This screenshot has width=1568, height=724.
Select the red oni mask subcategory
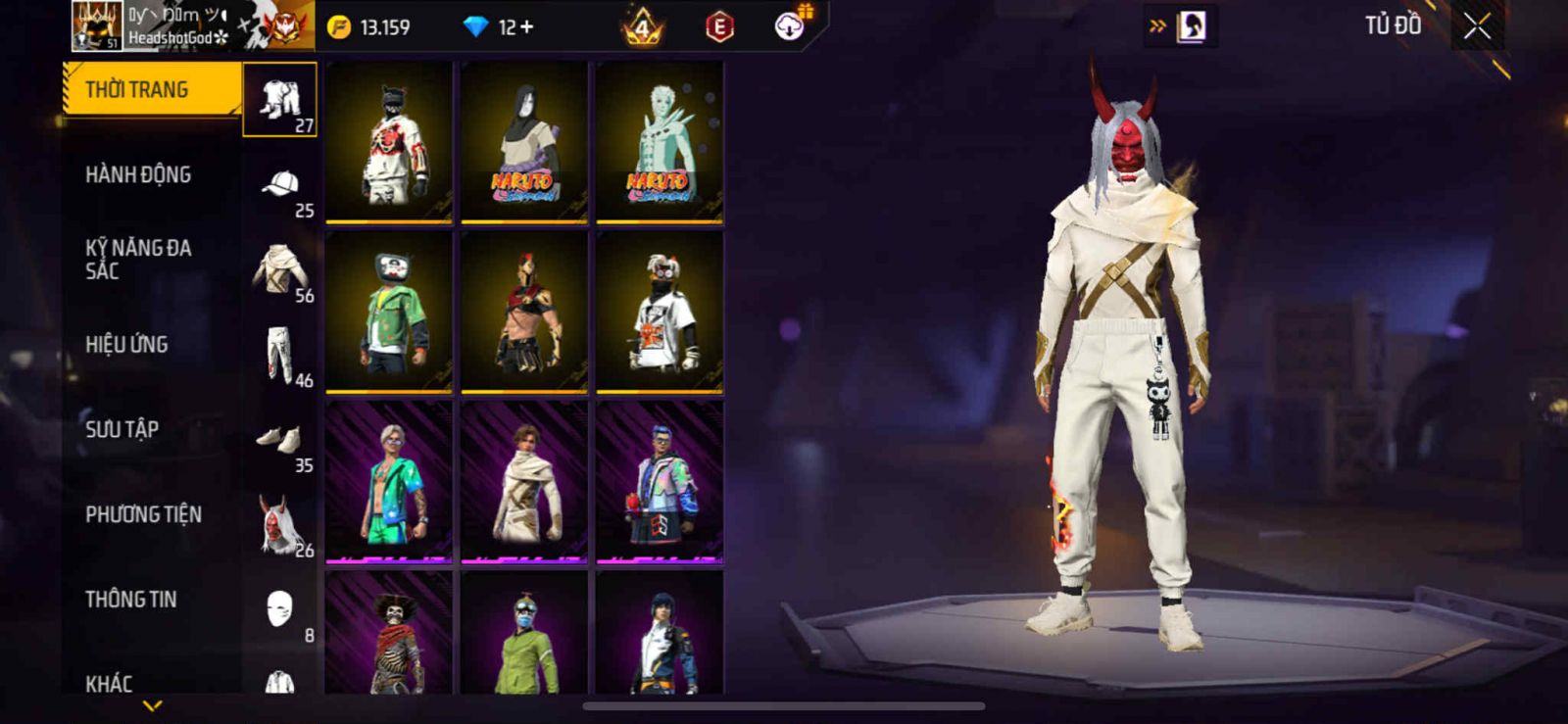pos(280,525)
